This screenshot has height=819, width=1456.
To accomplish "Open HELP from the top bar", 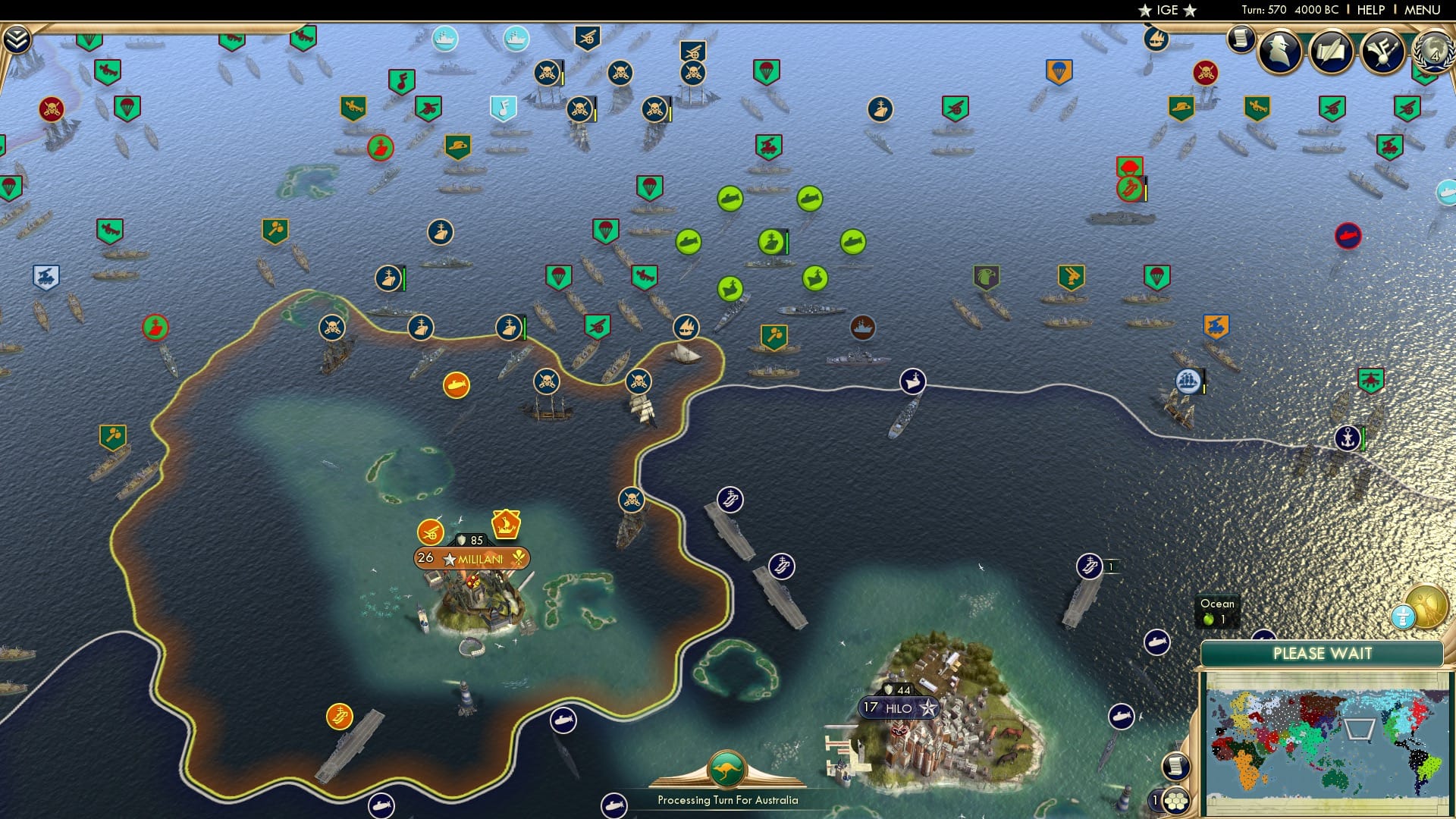I will (x=1370, y=10).
